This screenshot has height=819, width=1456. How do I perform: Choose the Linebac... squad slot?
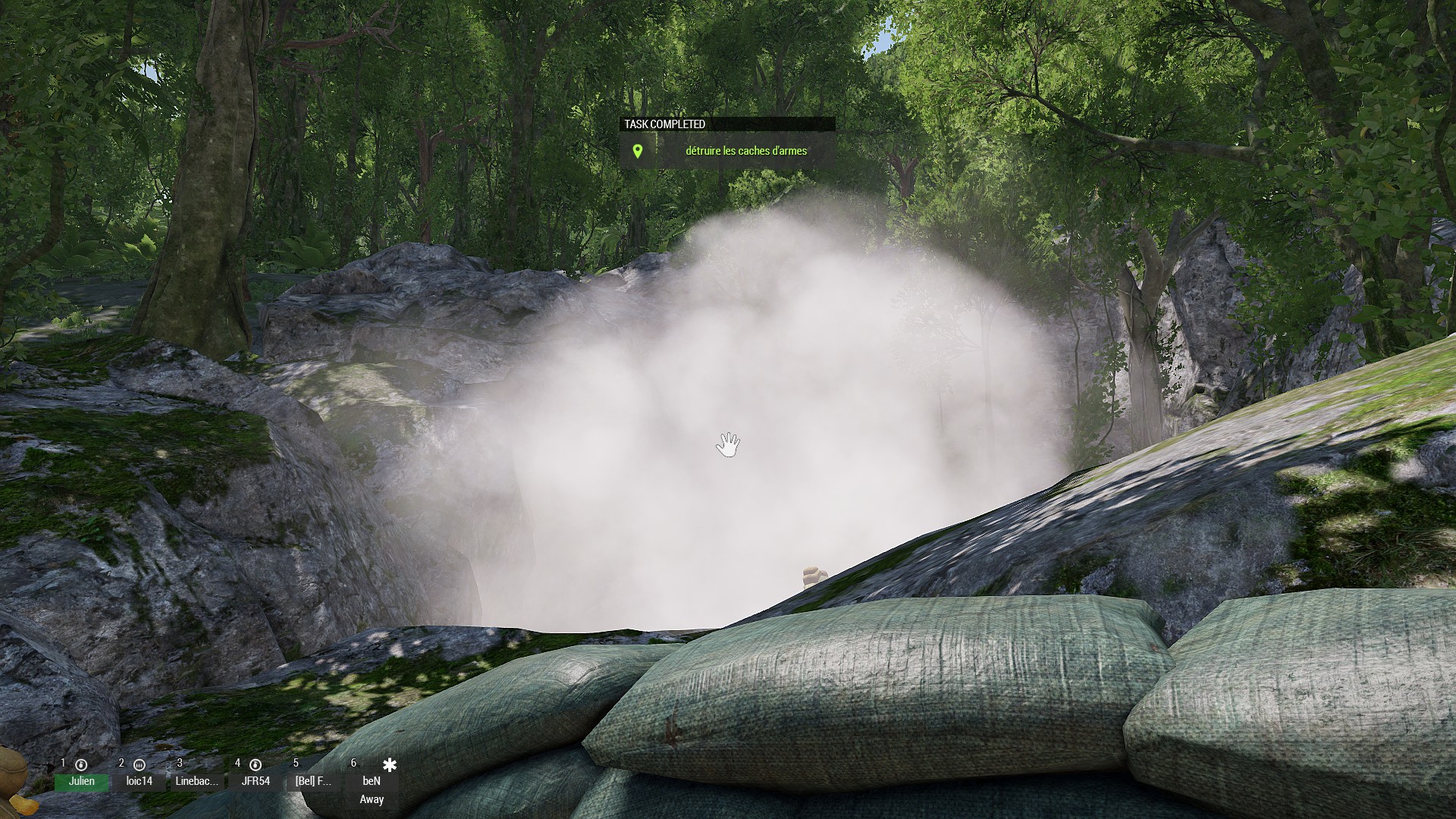pos(197,780)
